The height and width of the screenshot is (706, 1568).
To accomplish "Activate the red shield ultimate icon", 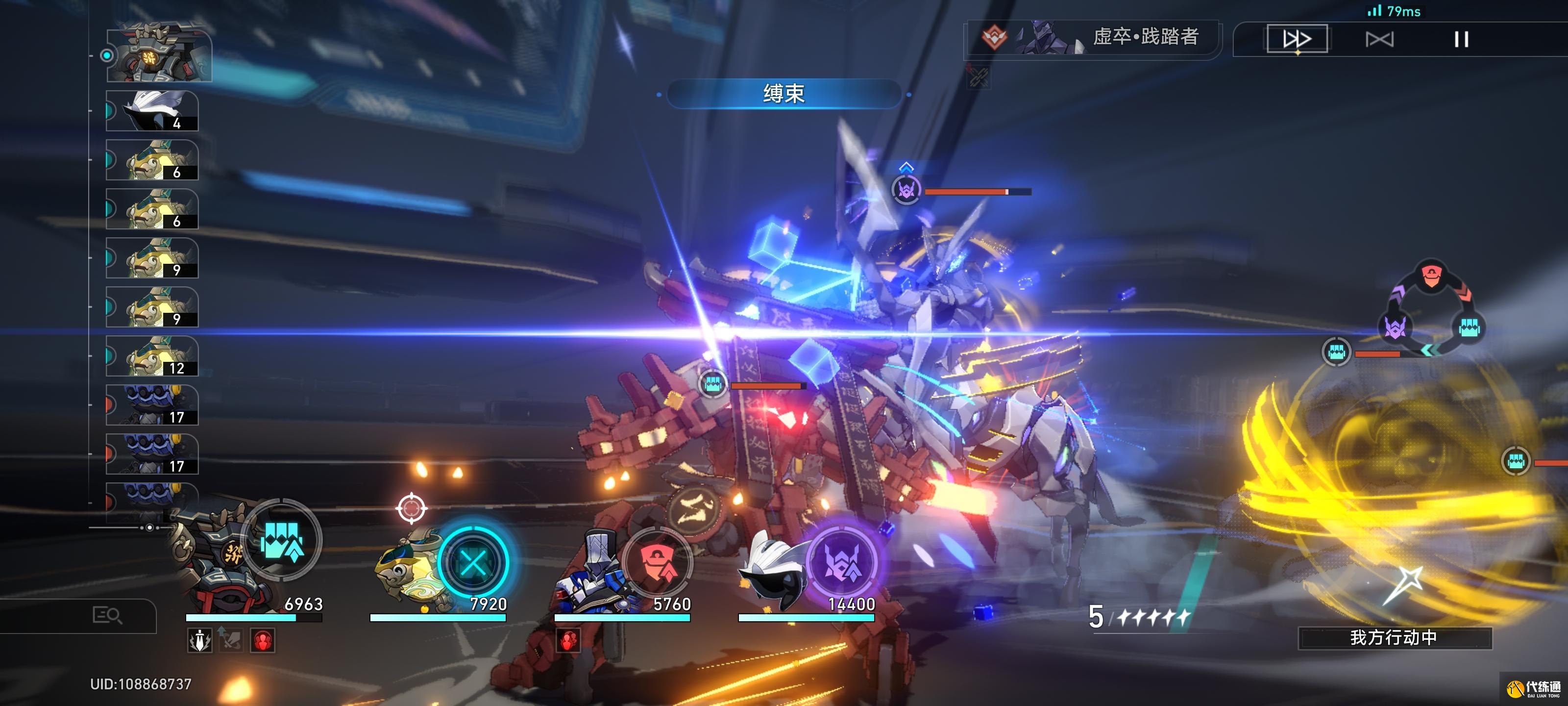I will pyautogui.click(x=657, y=562).
